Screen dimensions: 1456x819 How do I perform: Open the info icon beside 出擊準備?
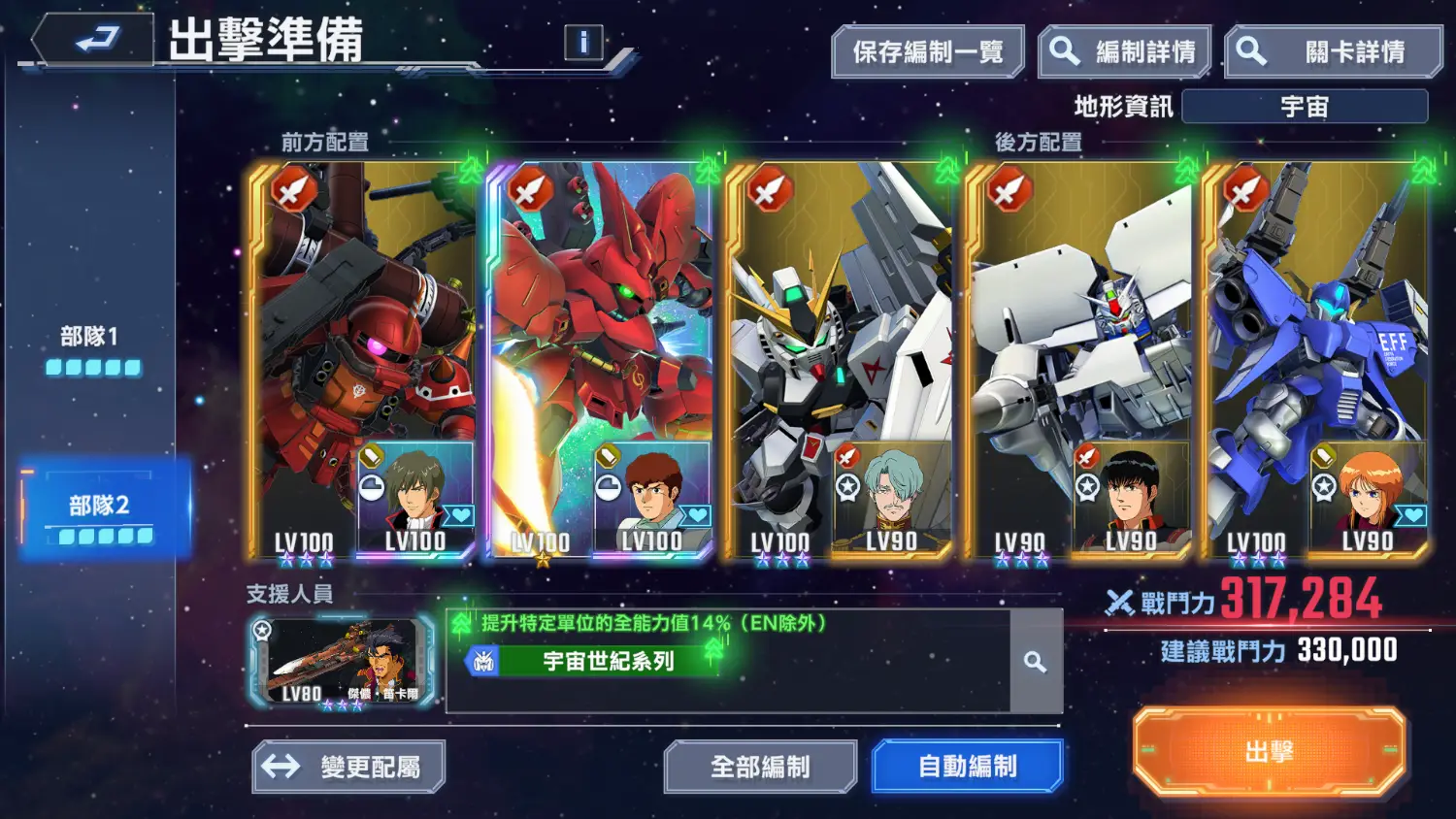pyautogui.click(x=583, y=43)
